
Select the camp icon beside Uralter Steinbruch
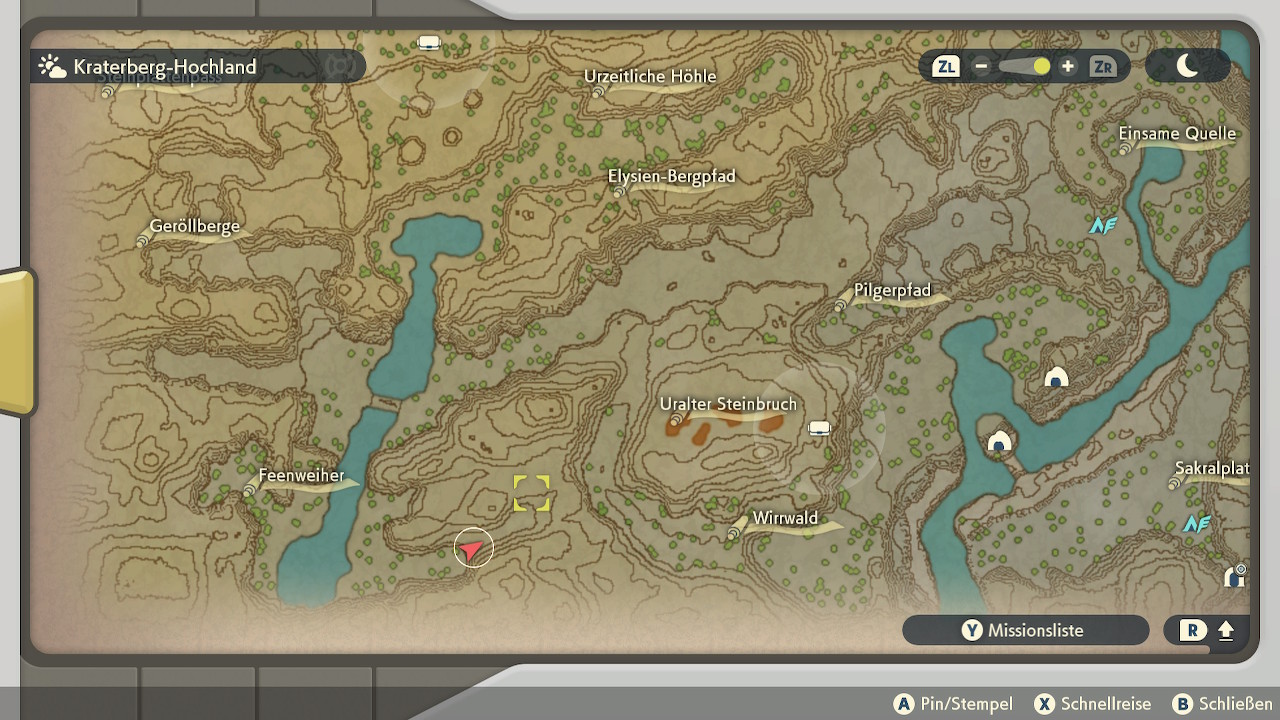coord(819,429)
